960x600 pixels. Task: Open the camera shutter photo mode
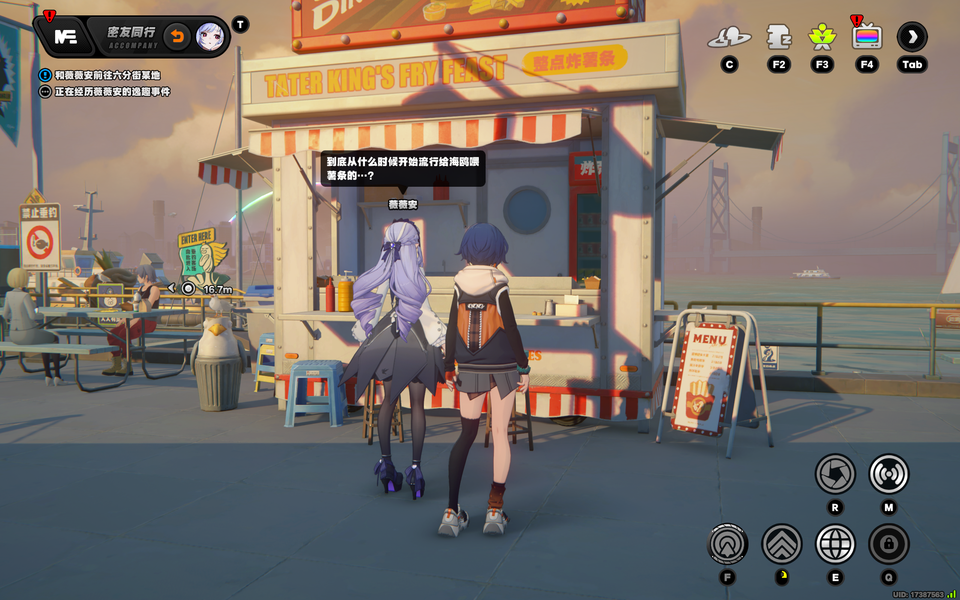click(835, 473)
